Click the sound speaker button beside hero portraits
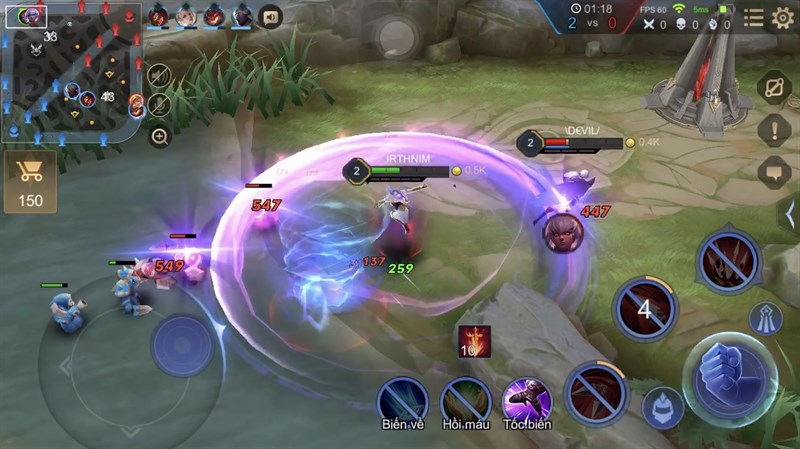 [270, 16]
